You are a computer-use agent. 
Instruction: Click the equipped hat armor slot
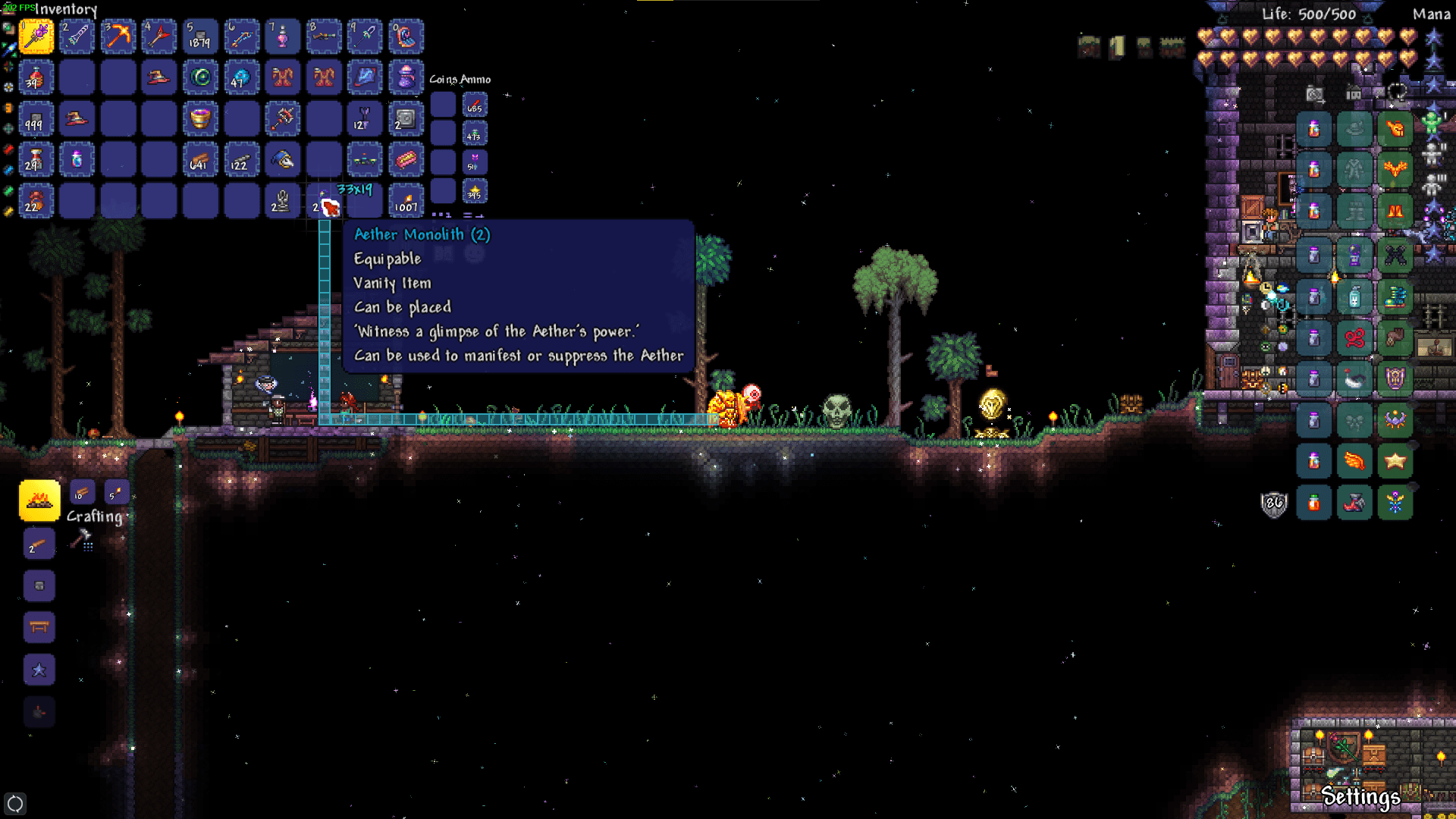(1357, 127)
